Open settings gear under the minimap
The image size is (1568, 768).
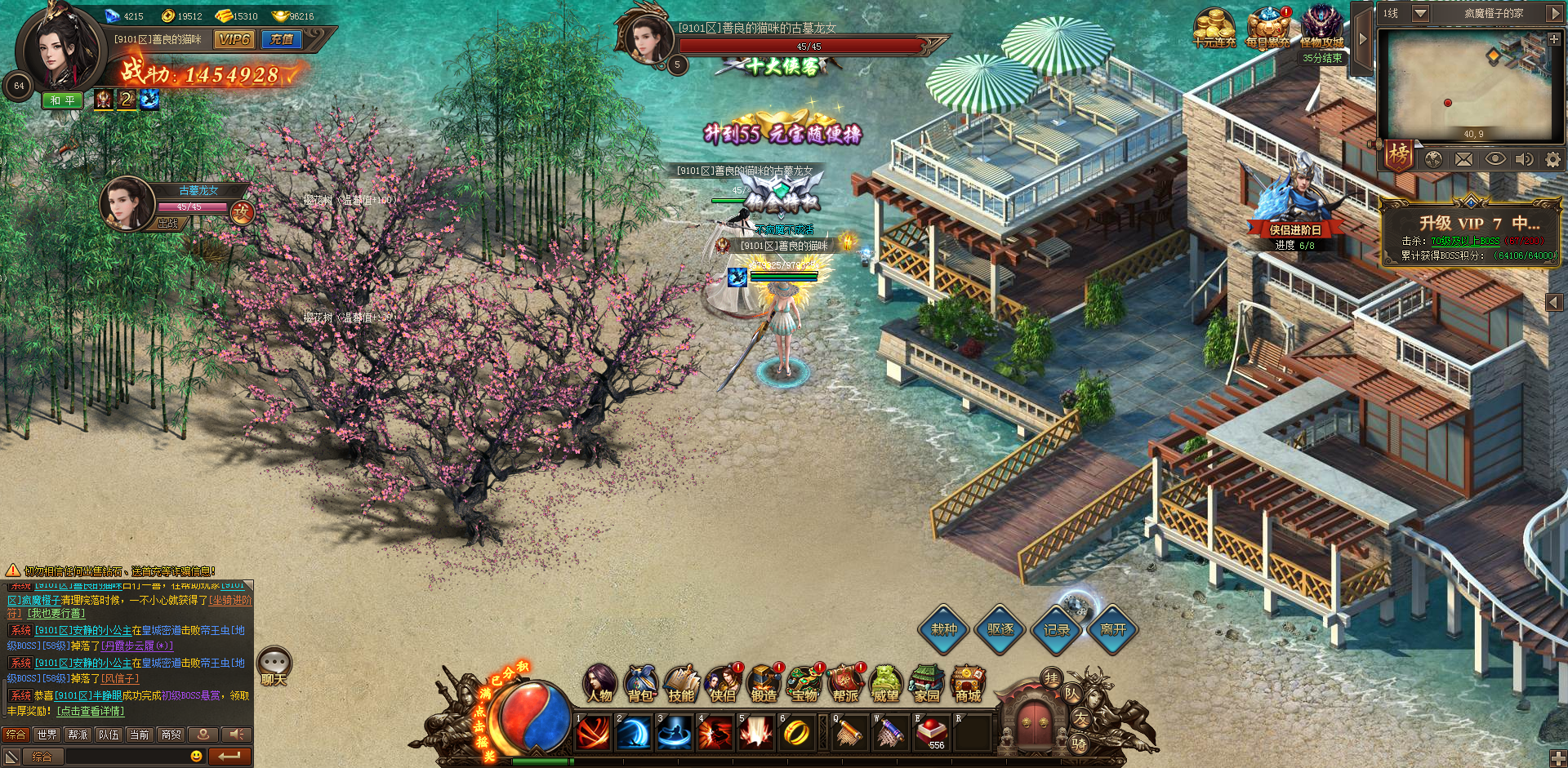coord(1552,159)
